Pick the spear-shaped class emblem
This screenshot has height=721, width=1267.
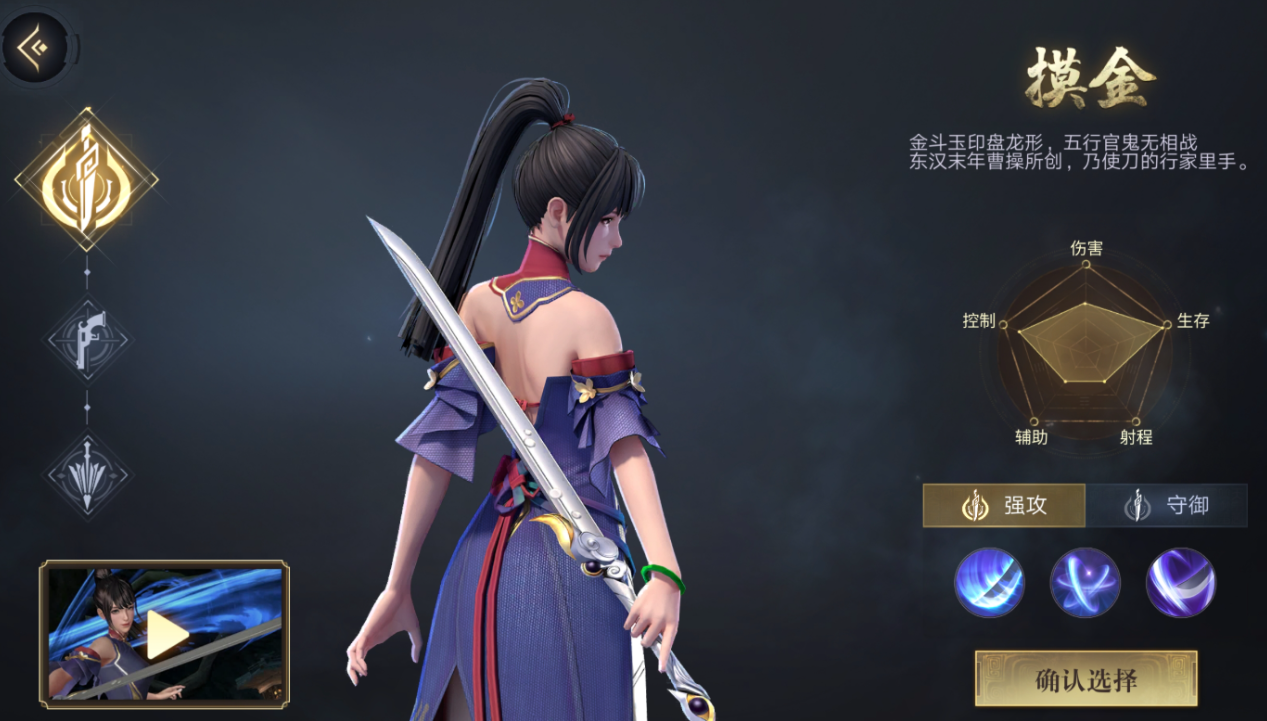click(x=88, y=474)
